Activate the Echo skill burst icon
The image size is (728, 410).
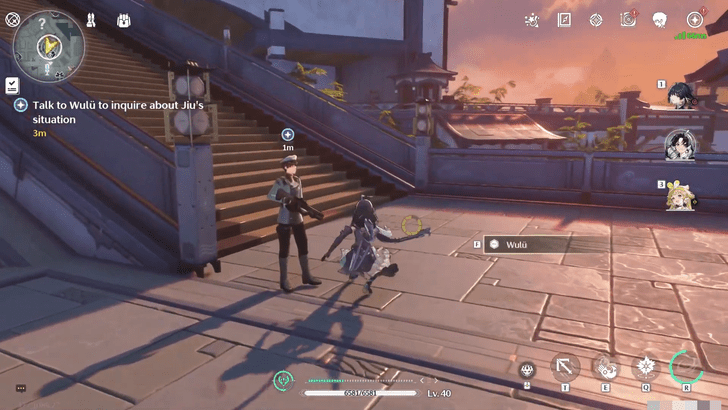[645, 367]
